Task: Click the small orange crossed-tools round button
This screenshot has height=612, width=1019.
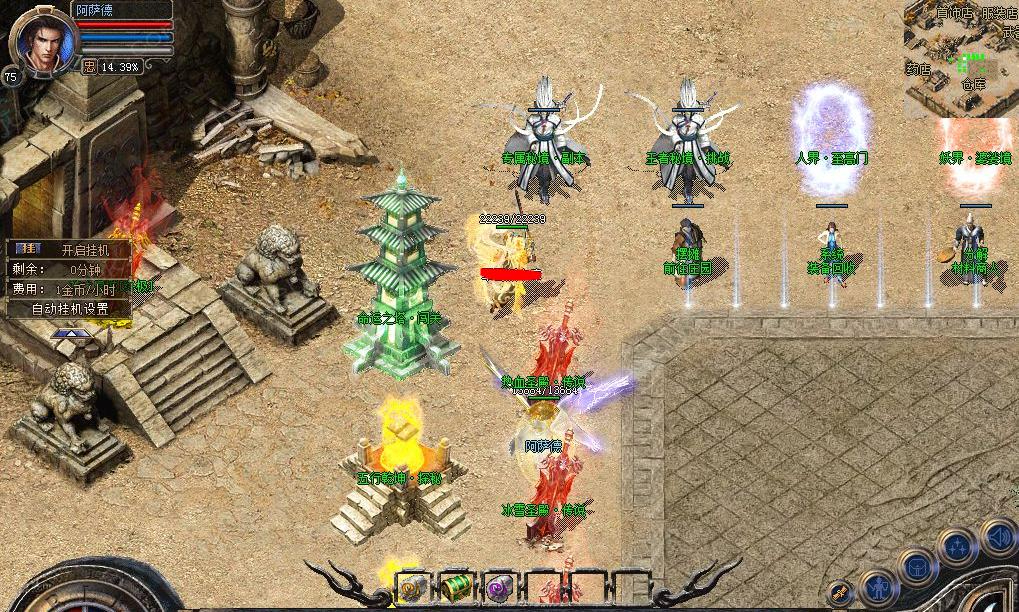Action: tap(840, 593)
